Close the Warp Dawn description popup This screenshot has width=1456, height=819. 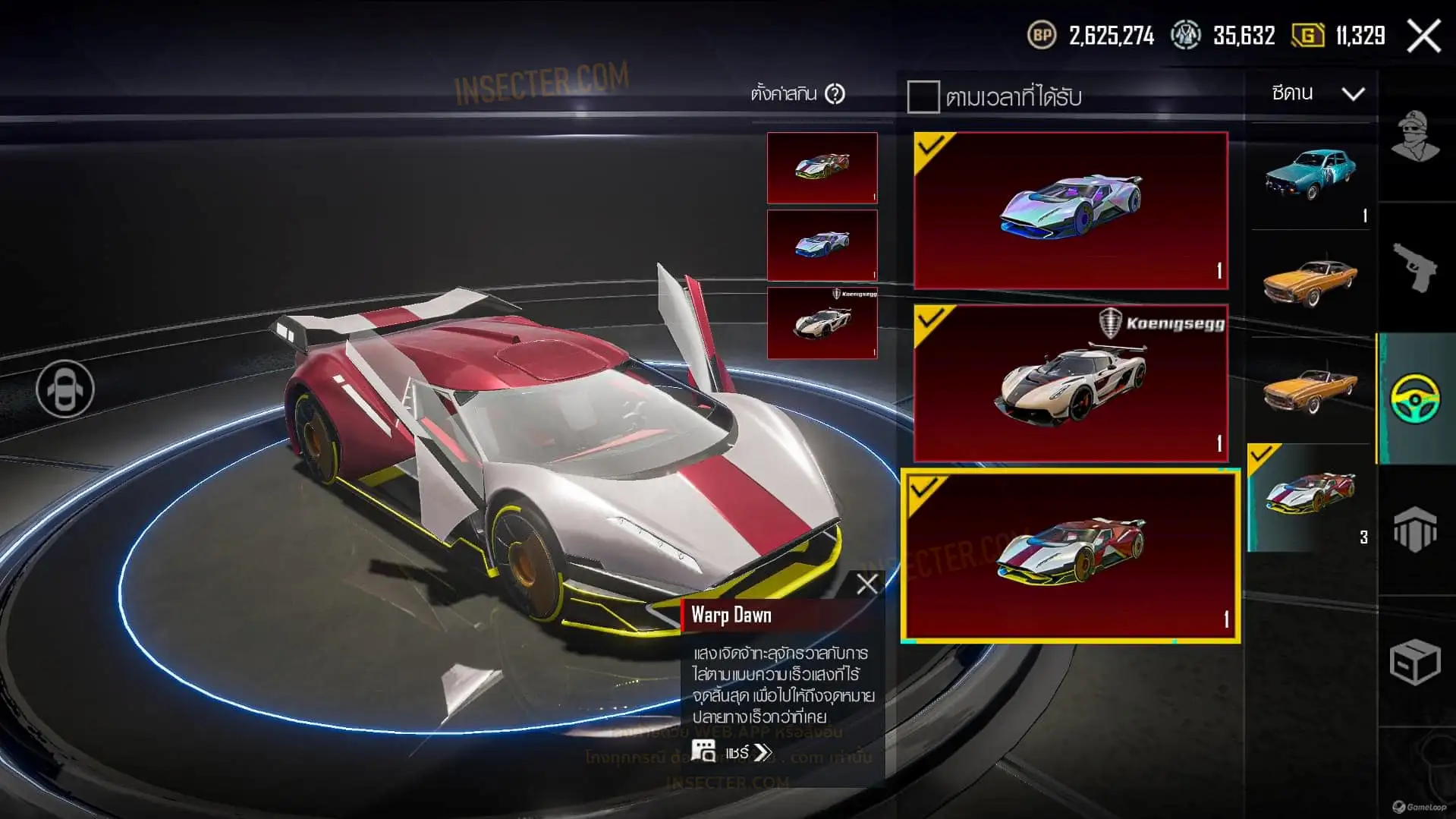click(x=866, y=584)
